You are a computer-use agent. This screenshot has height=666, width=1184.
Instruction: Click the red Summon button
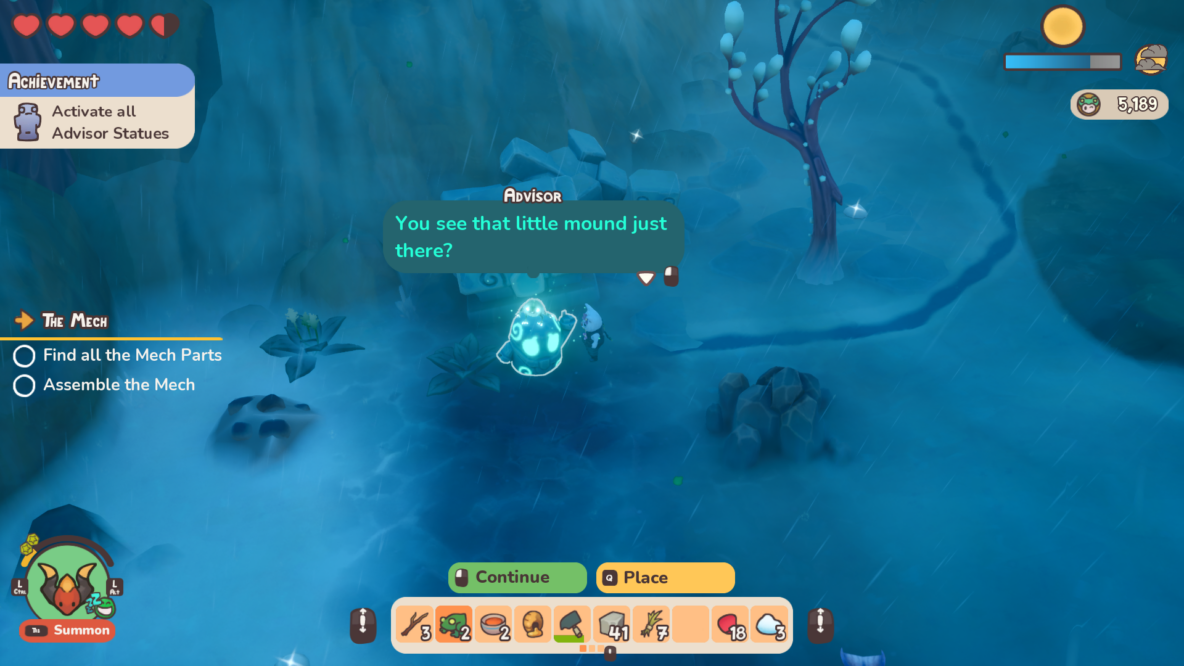pyautogui.click(x=67, y=631)
